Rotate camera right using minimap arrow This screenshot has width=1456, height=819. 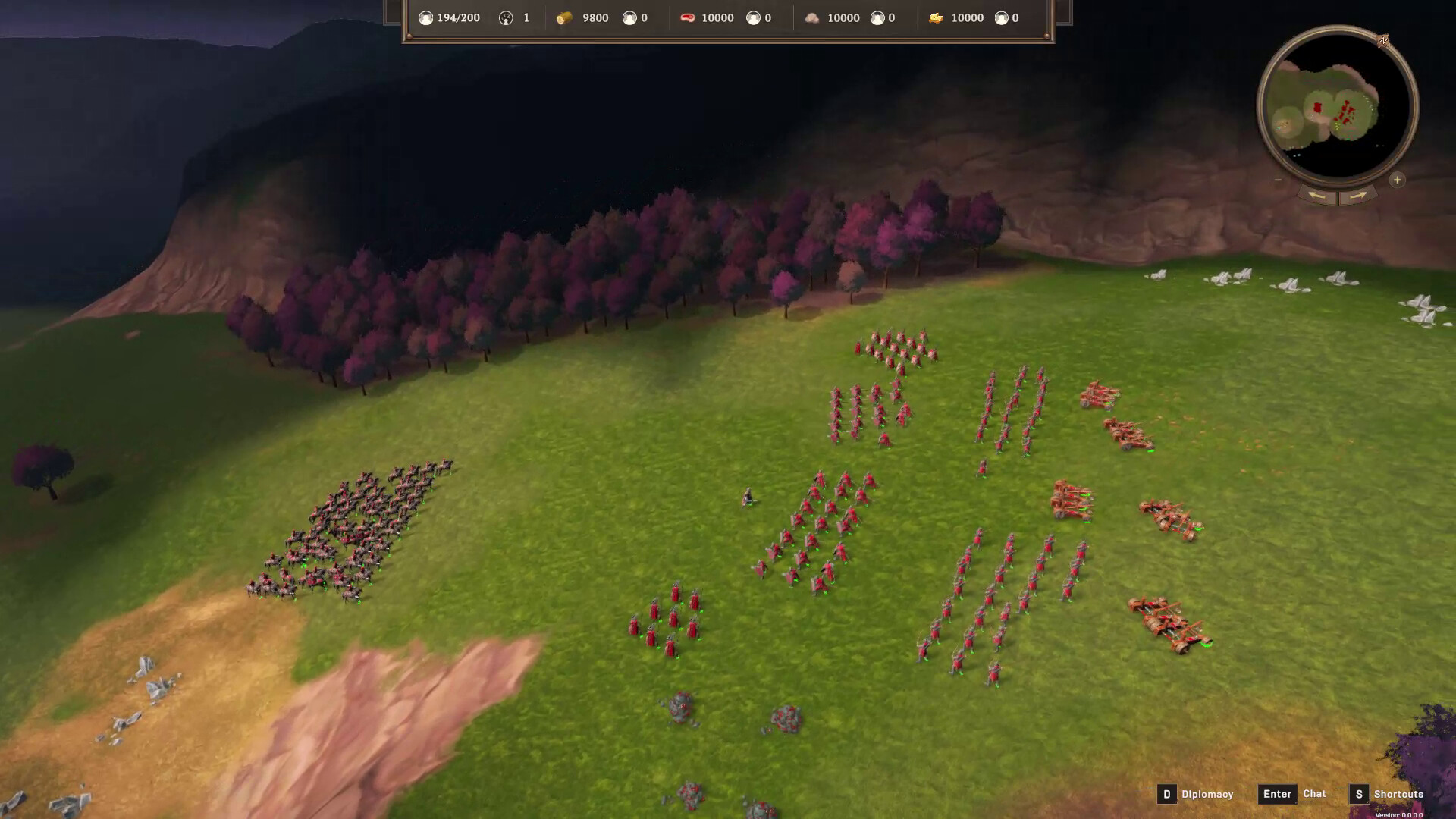1357,196
